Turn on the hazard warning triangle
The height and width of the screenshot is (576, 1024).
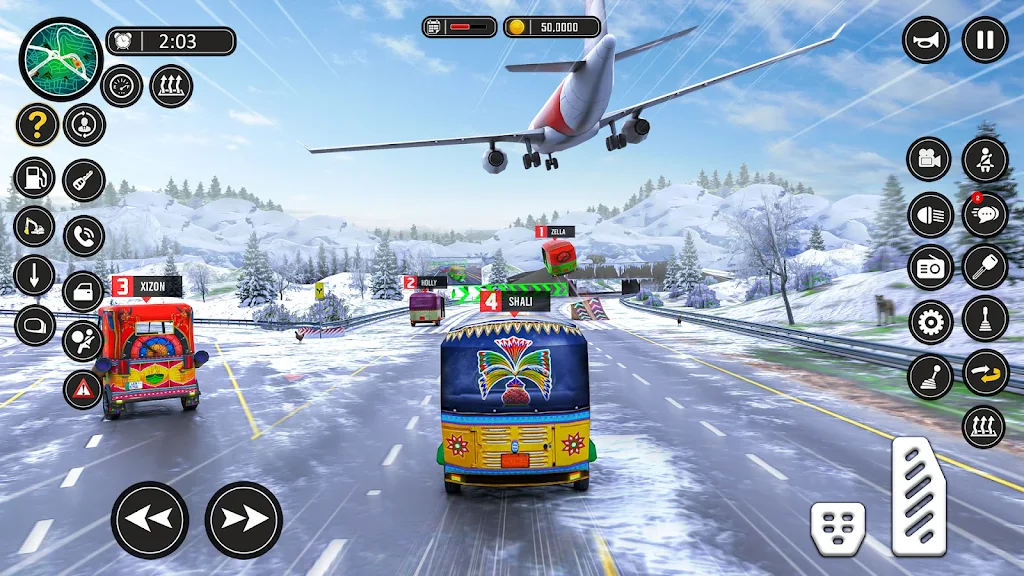point(83,389)
